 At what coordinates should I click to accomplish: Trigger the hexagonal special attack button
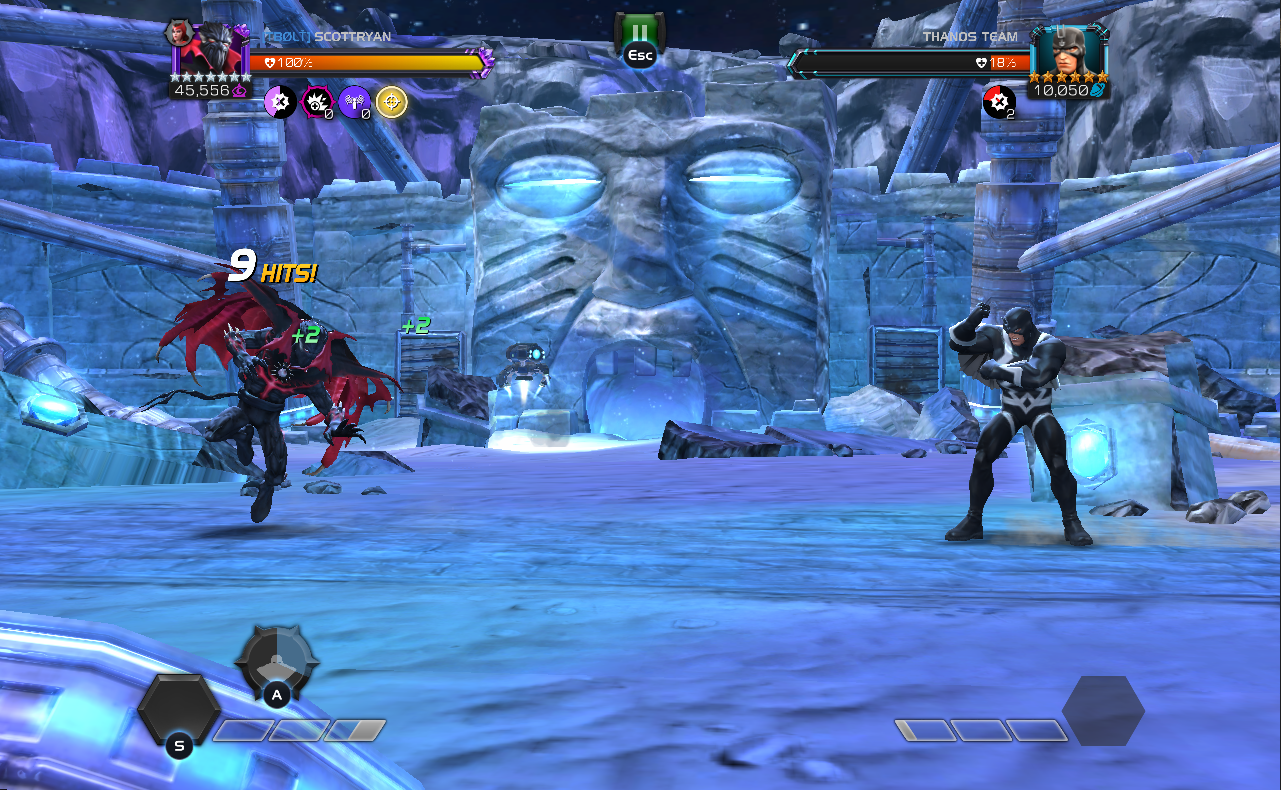point(178,708)
